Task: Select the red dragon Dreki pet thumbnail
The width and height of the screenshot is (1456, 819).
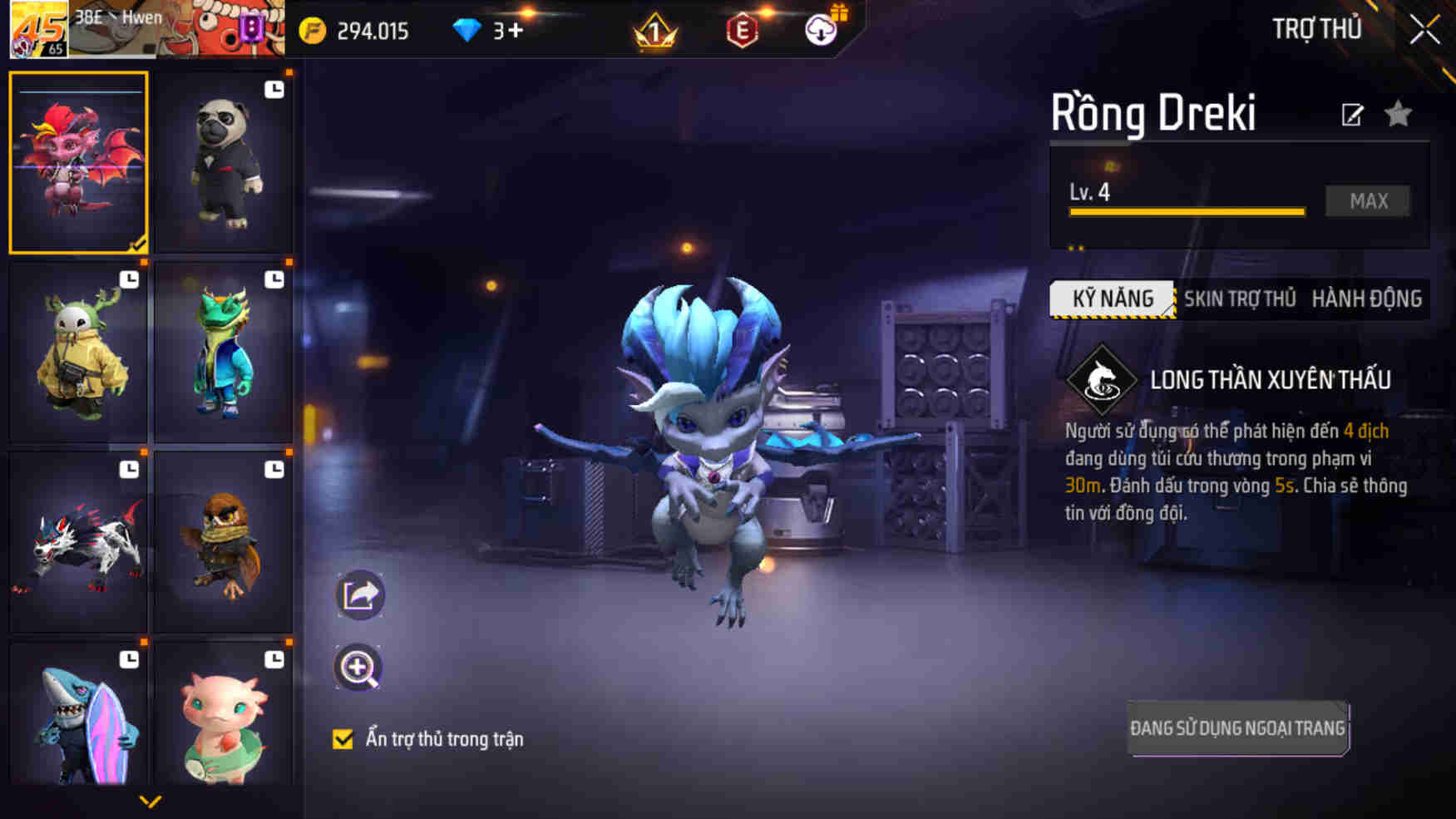Action: pos(79,162)
